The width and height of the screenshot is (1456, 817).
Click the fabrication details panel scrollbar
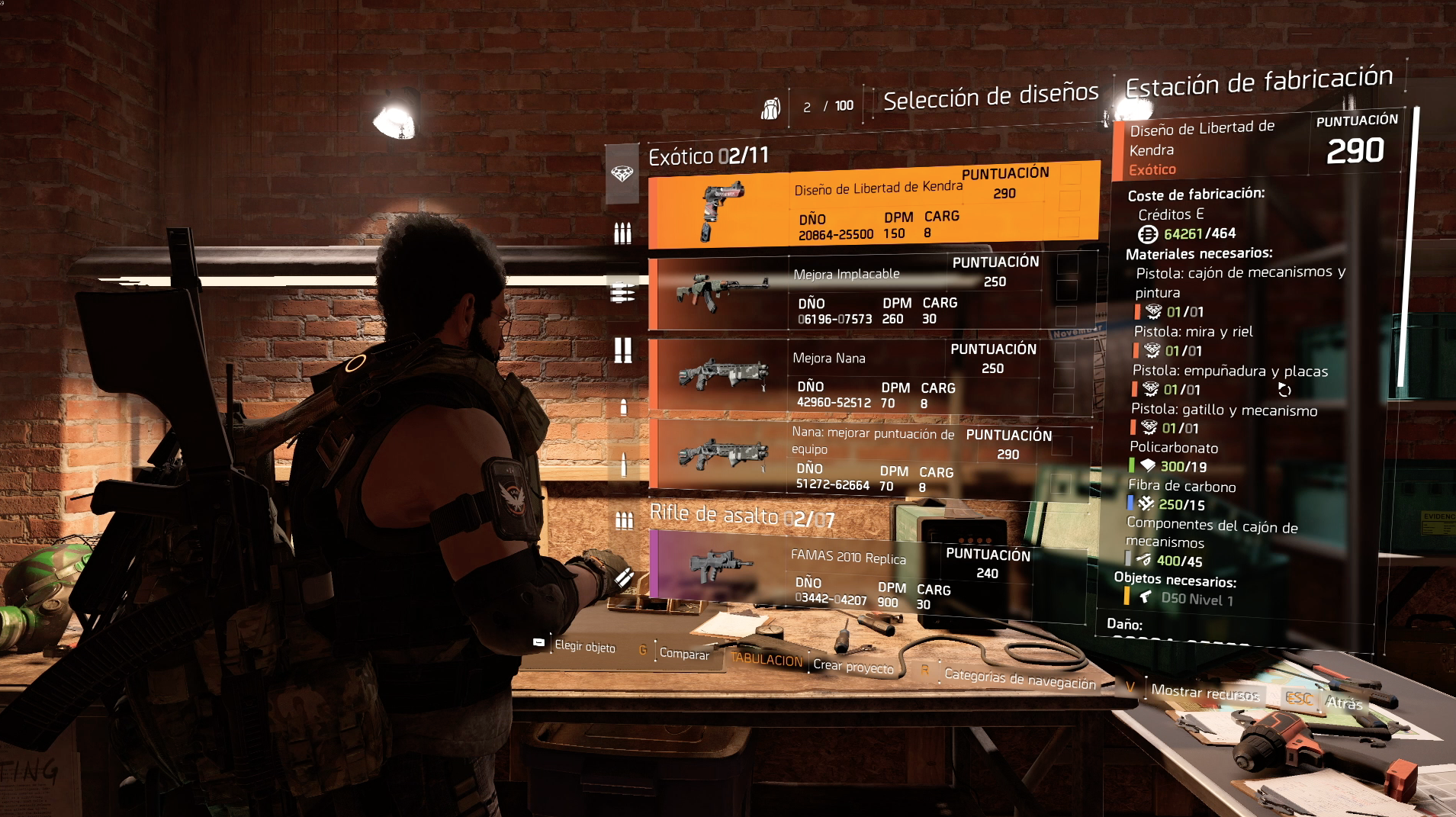pos(1416,229)
